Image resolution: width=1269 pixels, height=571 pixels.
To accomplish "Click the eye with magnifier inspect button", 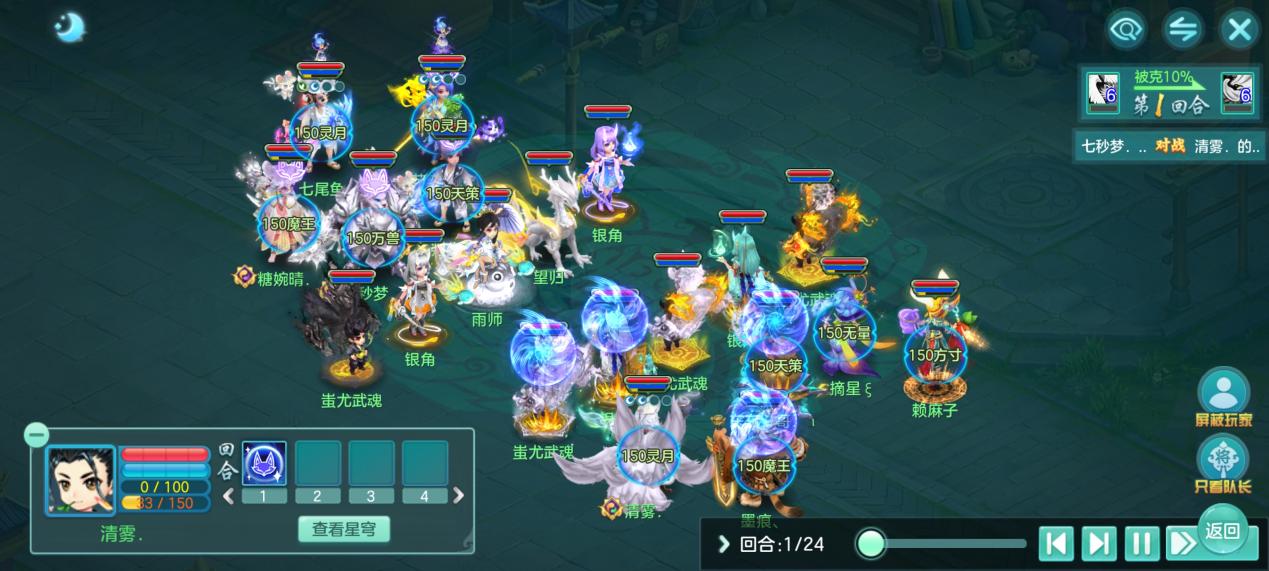I will coord(1126,30).
